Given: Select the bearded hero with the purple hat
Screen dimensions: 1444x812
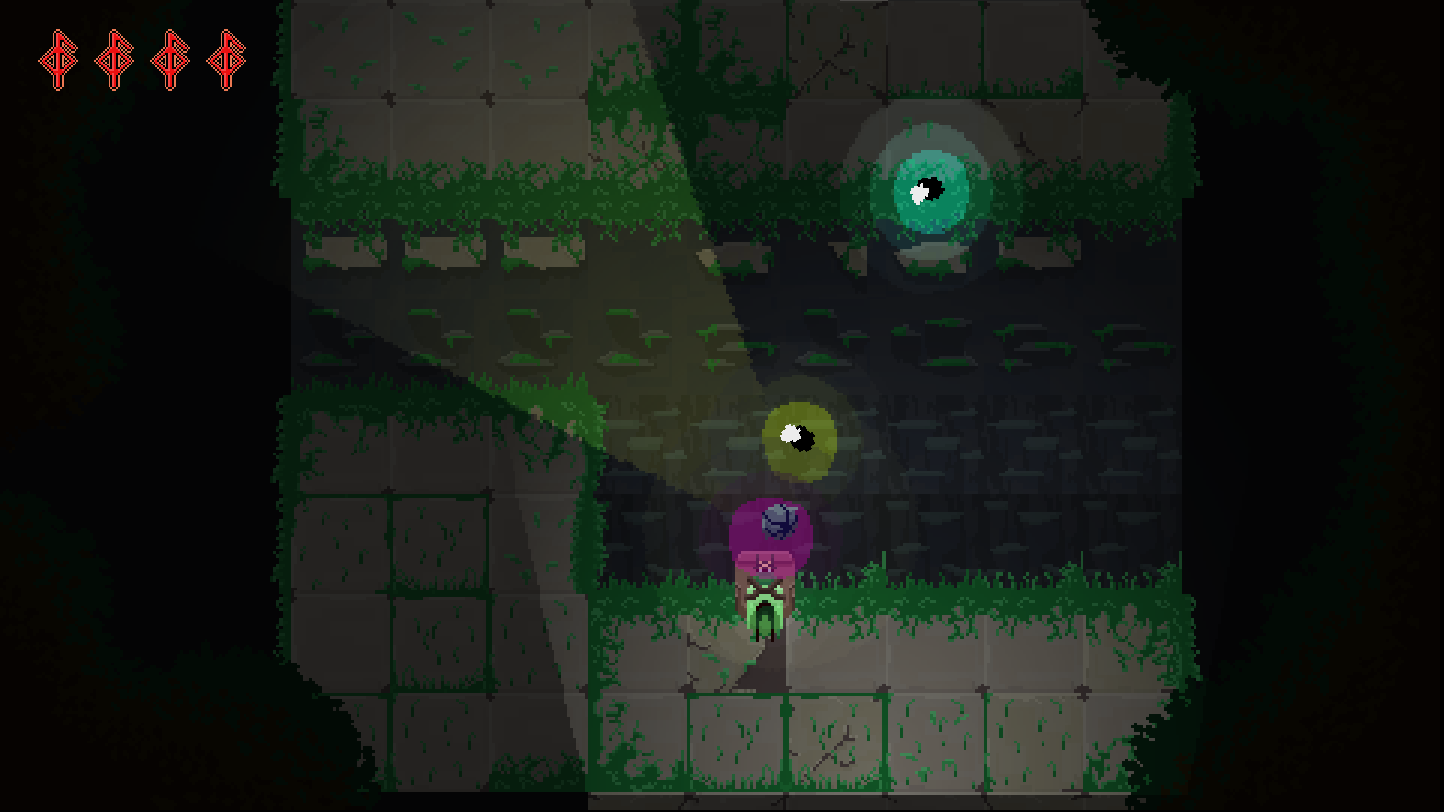Looking at the screenshot, I should point(768,570).
